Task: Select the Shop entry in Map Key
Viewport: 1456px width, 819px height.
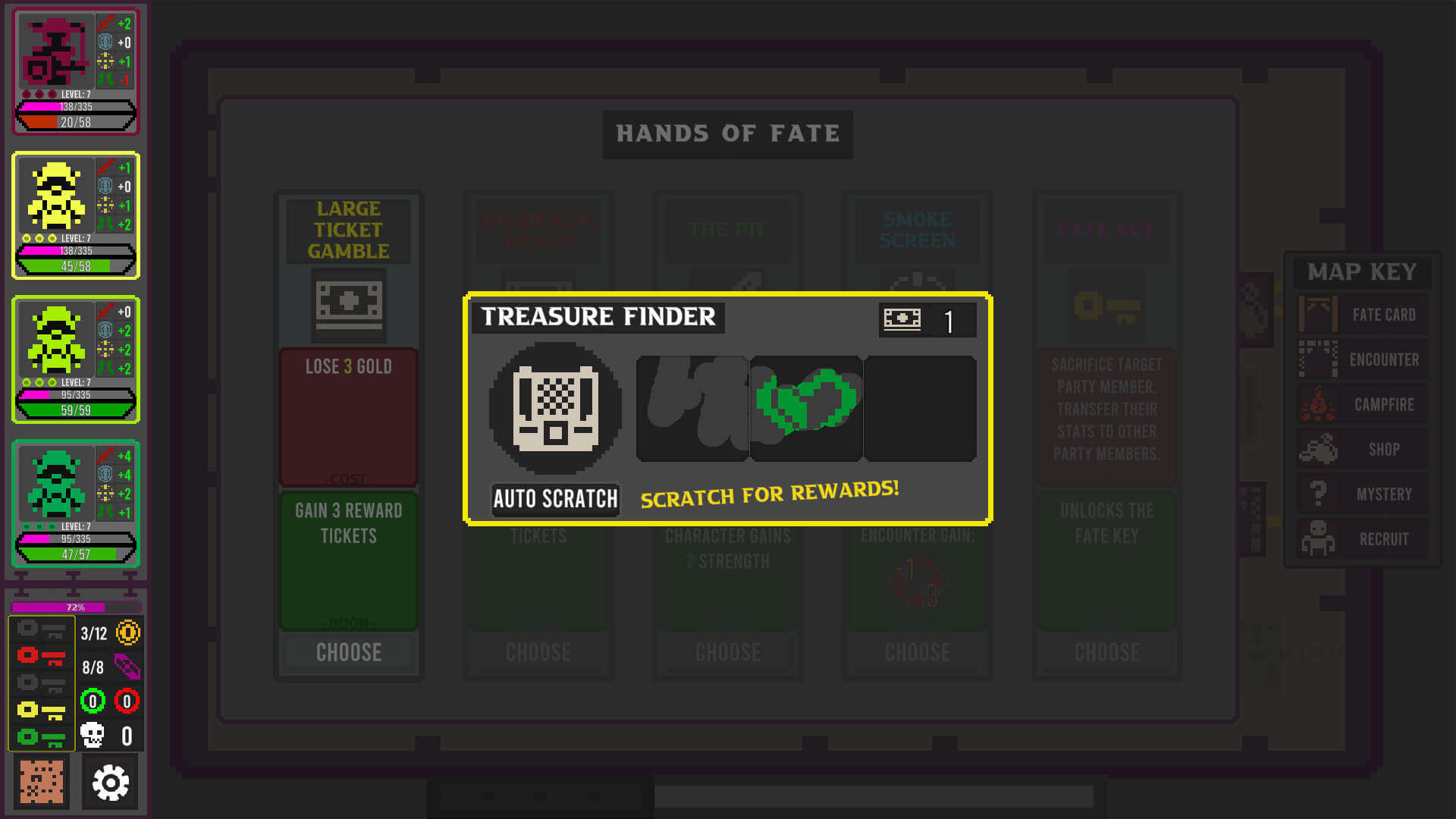Action: (1362, 449)
